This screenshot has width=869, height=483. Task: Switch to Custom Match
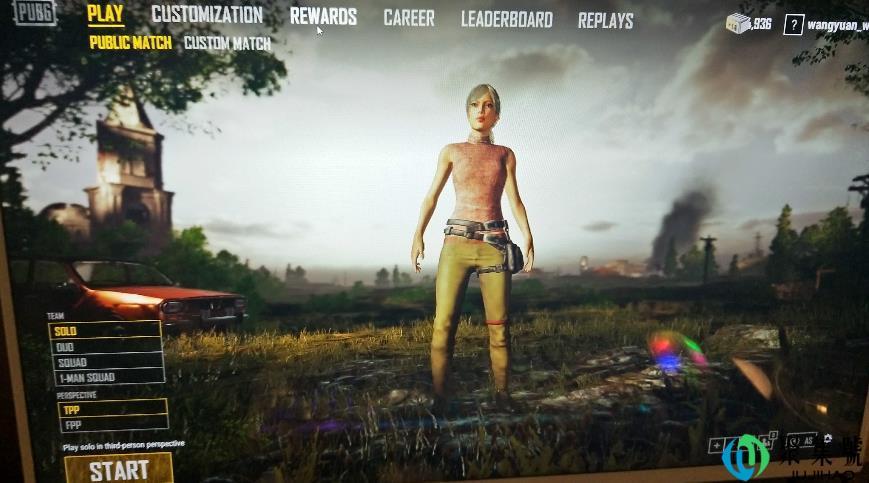point(227,44)
